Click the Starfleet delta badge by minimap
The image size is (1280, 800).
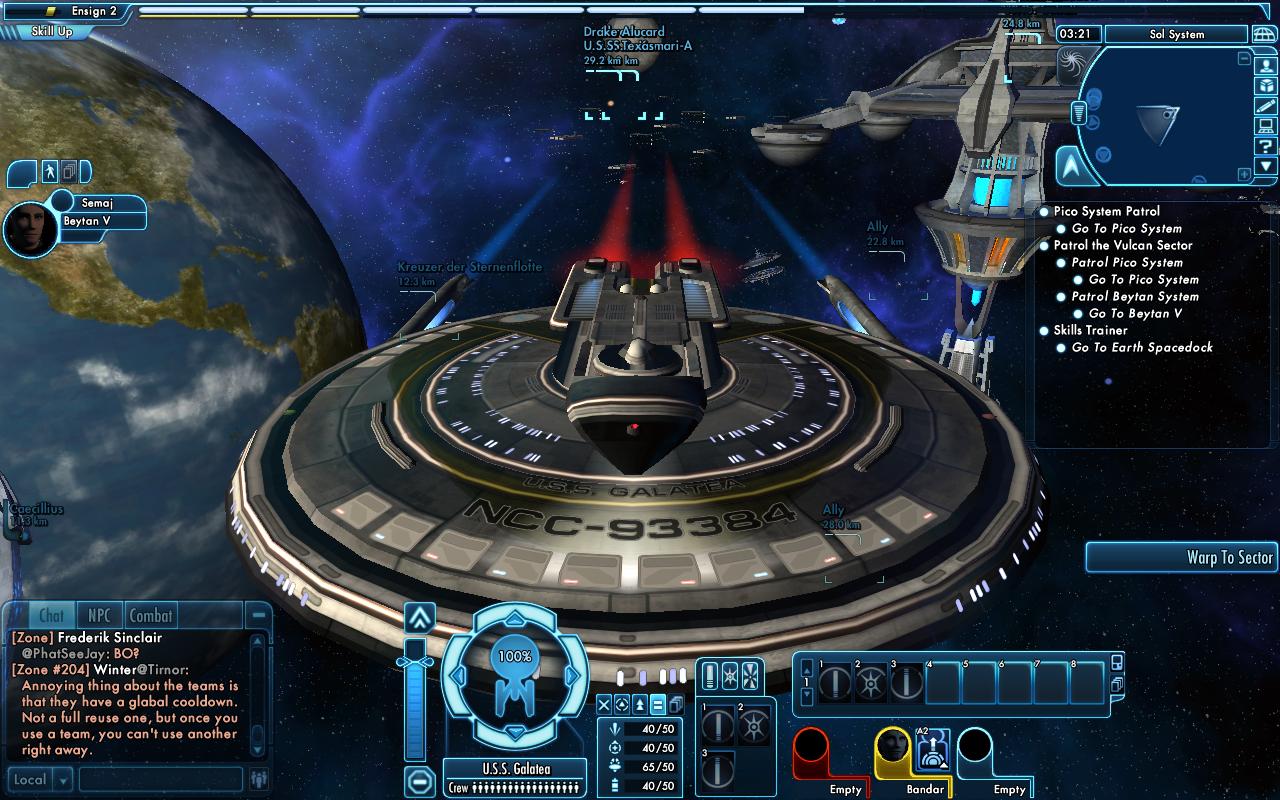click(1074, 166)
